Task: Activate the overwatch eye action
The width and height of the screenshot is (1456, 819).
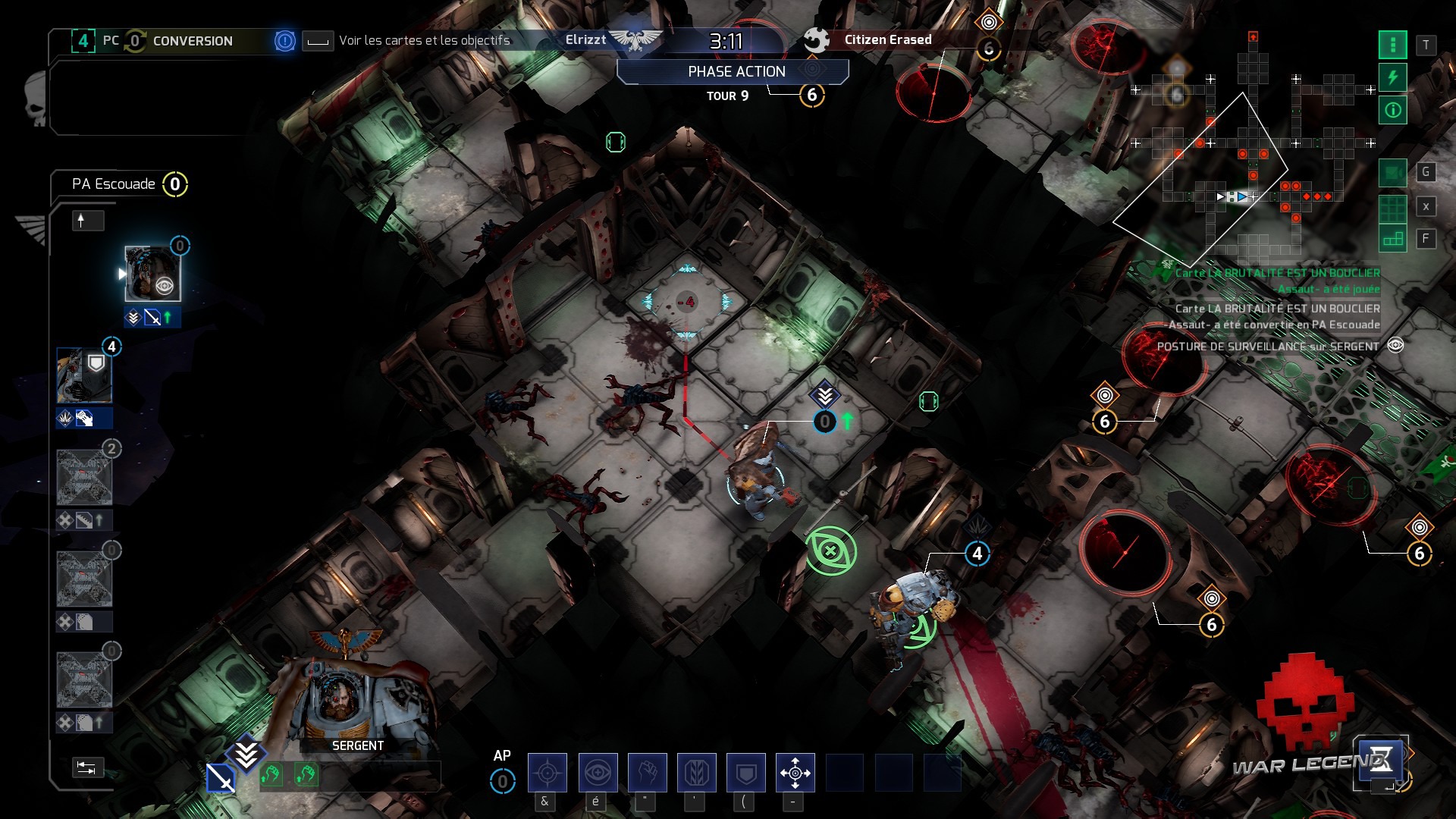Action: [x=598, y=773]
